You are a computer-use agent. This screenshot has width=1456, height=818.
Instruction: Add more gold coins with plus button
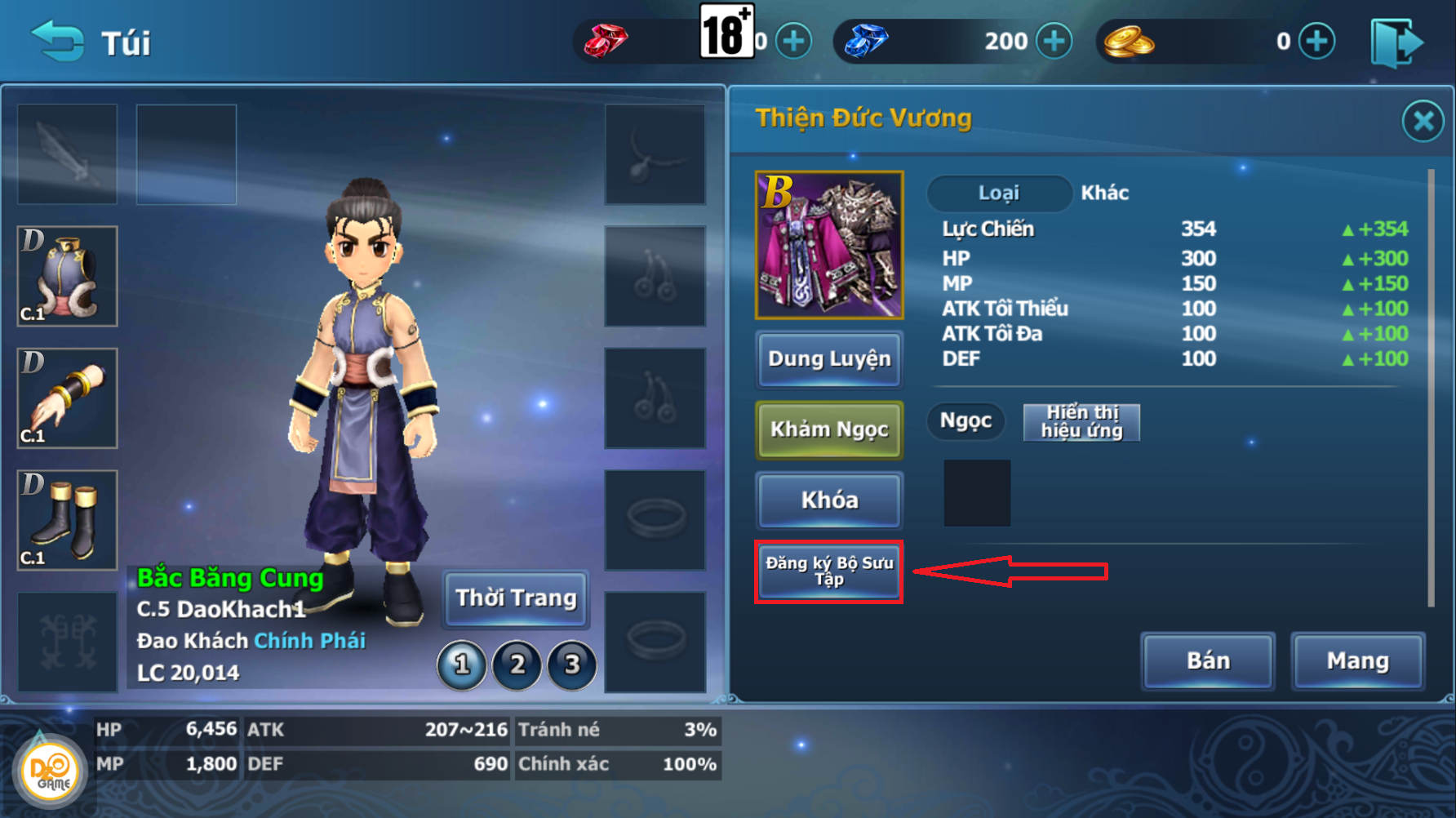pyautogui.click(x=1317, y=41)
